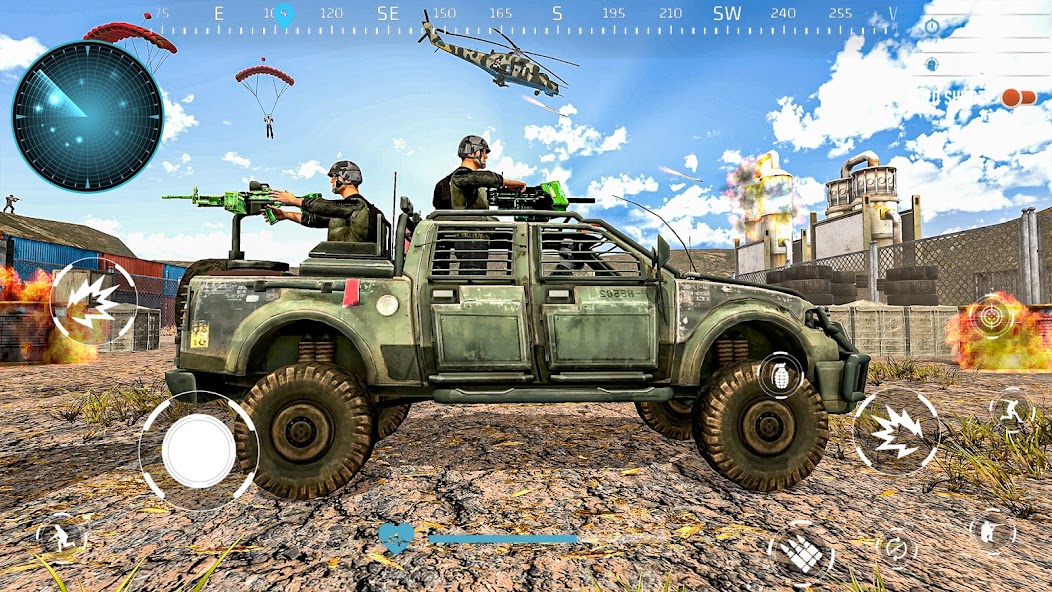Click the head target icon below the stopwatch
Viewport: 1052px width, 592px height.
[x=931, y=65]
